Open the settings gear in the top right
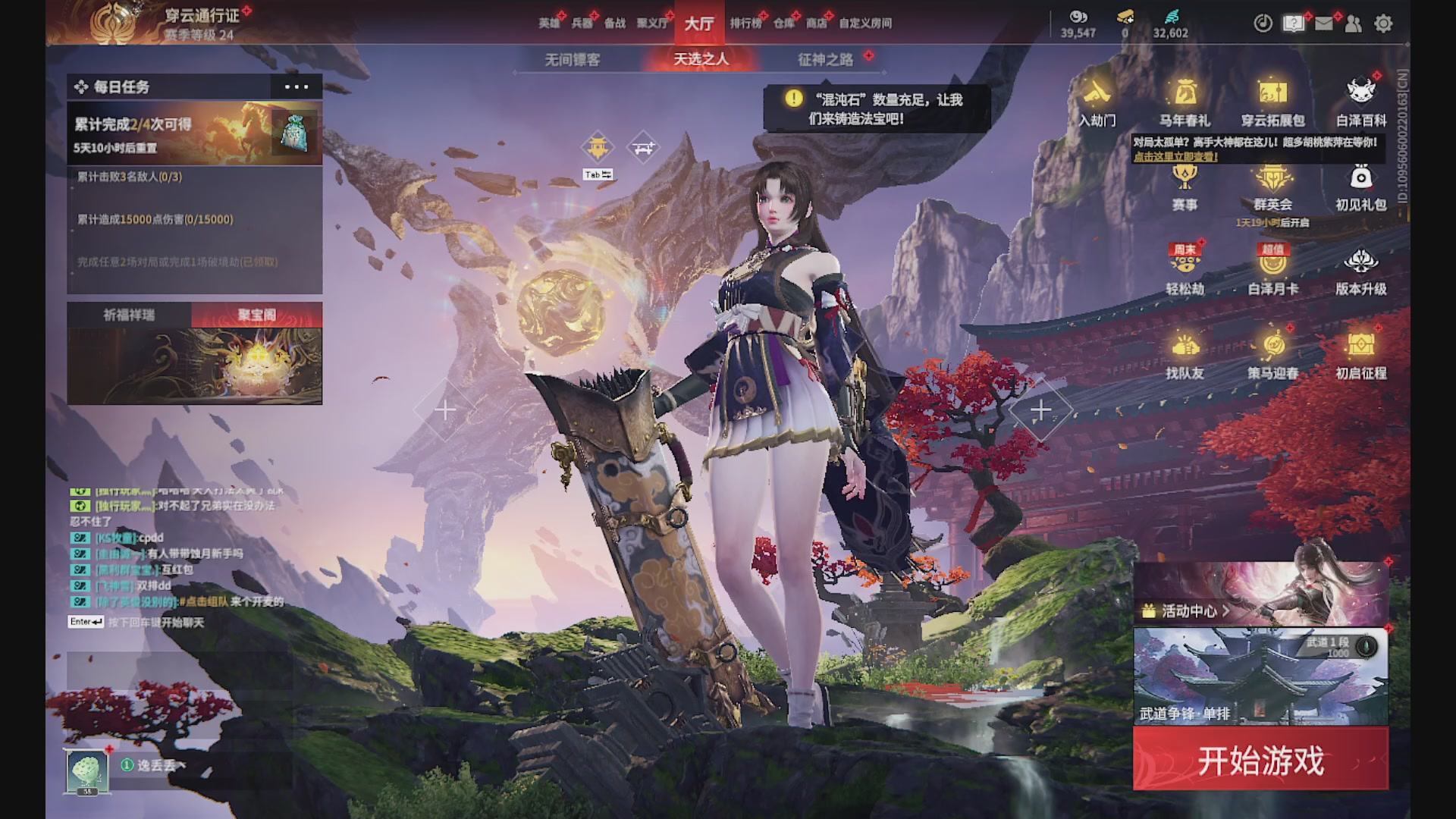 (x=1384, y=24)
